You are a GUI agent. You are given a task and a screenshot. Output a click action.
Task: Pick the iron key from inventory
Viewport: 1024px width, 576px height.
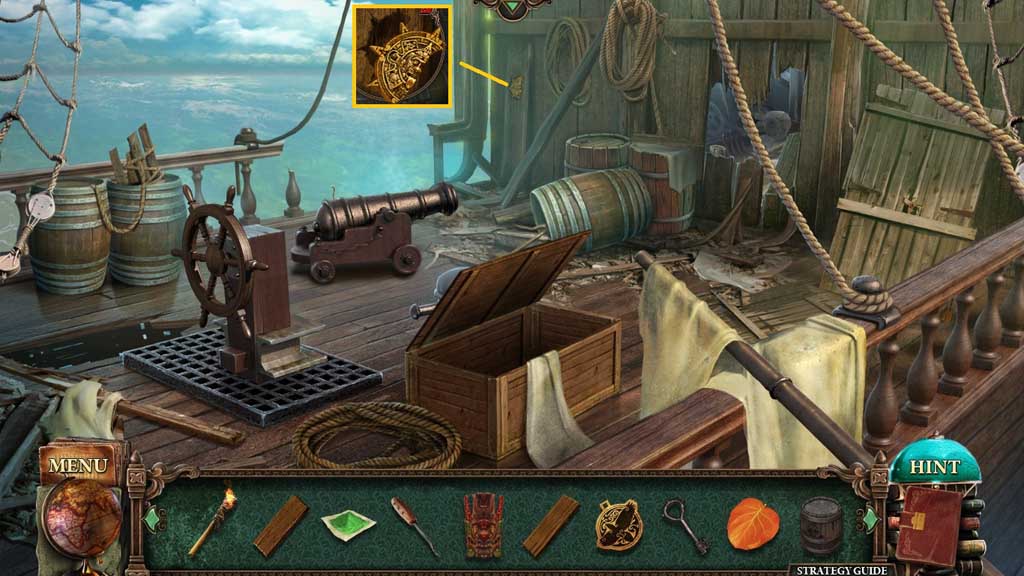coord(686,524)
